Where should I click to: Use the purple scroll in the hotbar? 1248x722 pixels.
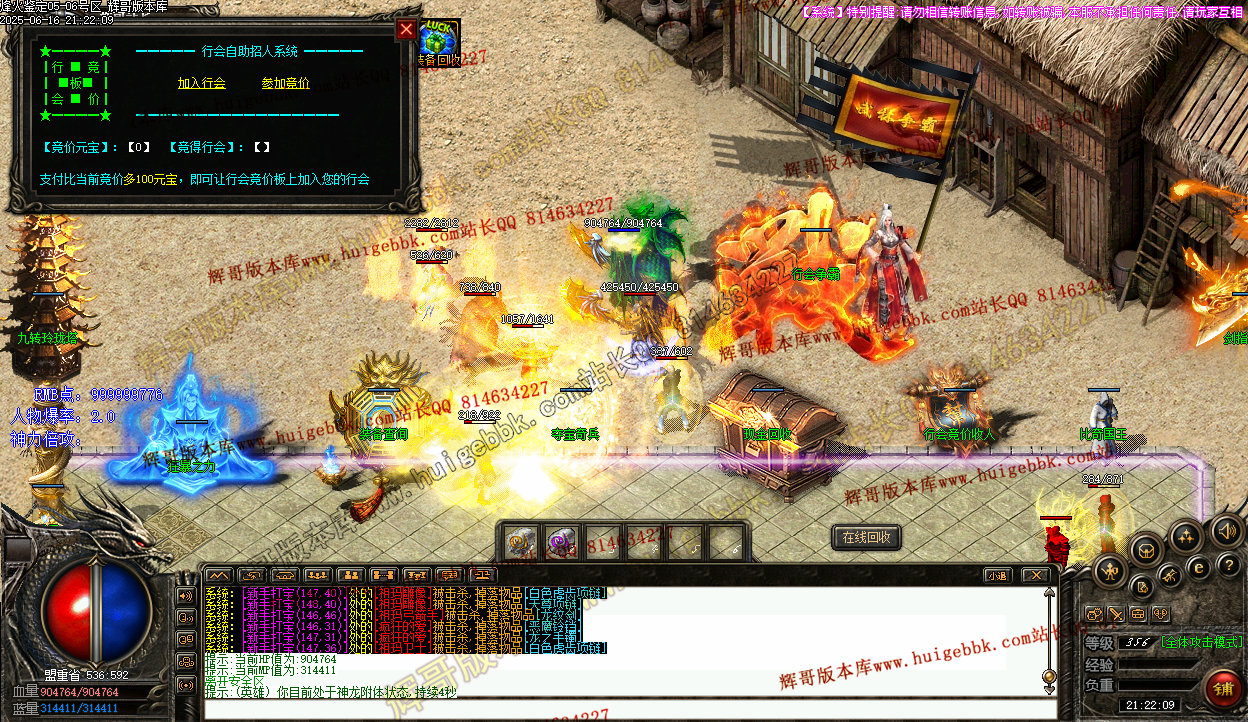coord(561,543)
